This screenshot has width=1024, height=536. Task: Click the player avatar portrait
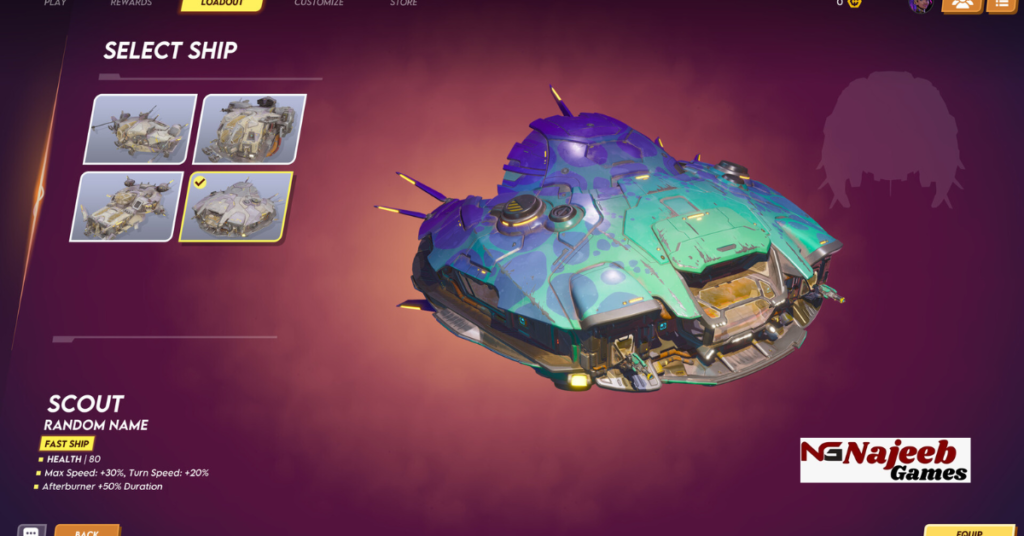[920, 5]
